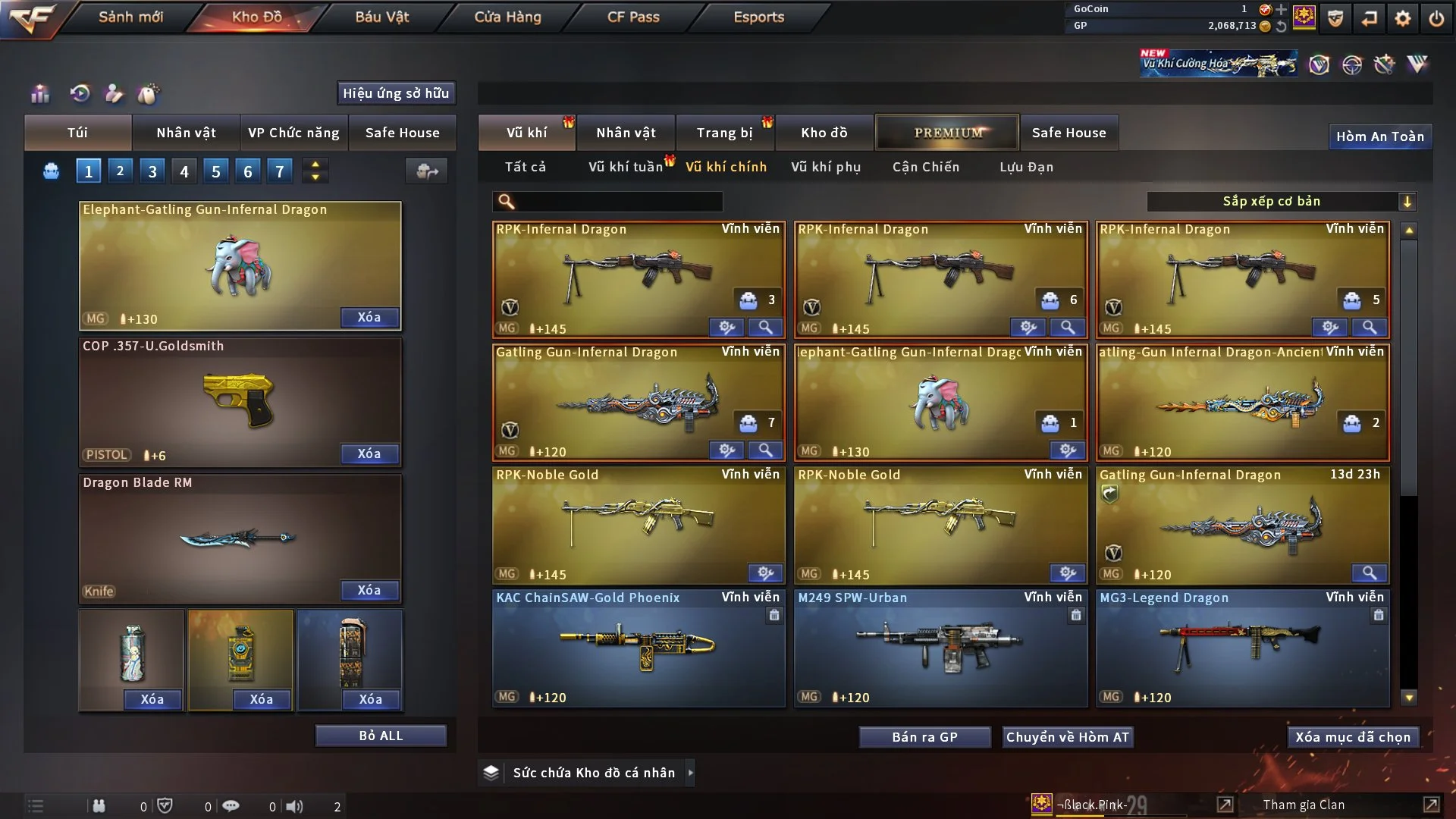Focus the weapon search field

point(618,202)
